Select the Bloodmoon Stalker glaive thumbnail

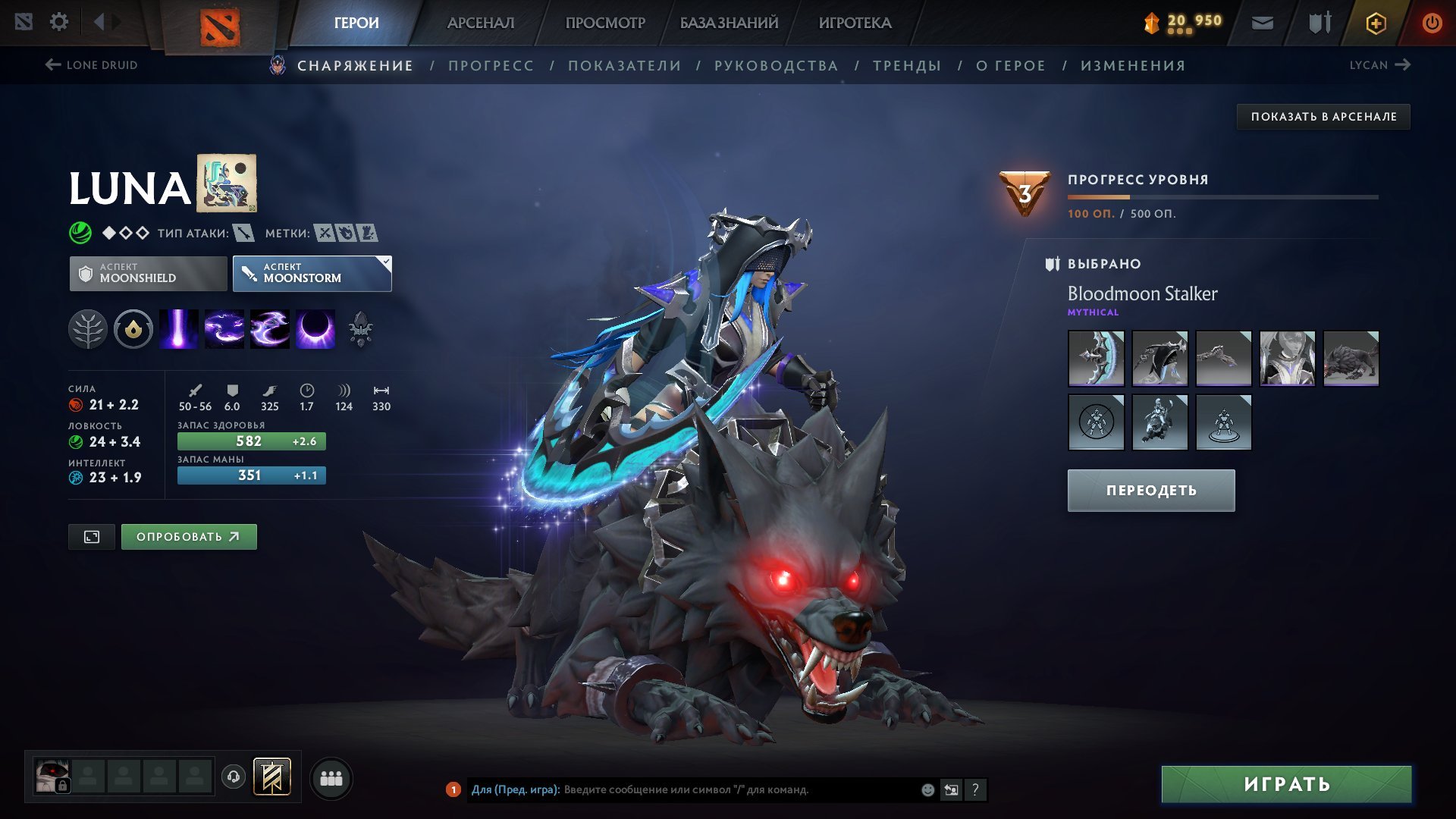(x=1096, y=358)
